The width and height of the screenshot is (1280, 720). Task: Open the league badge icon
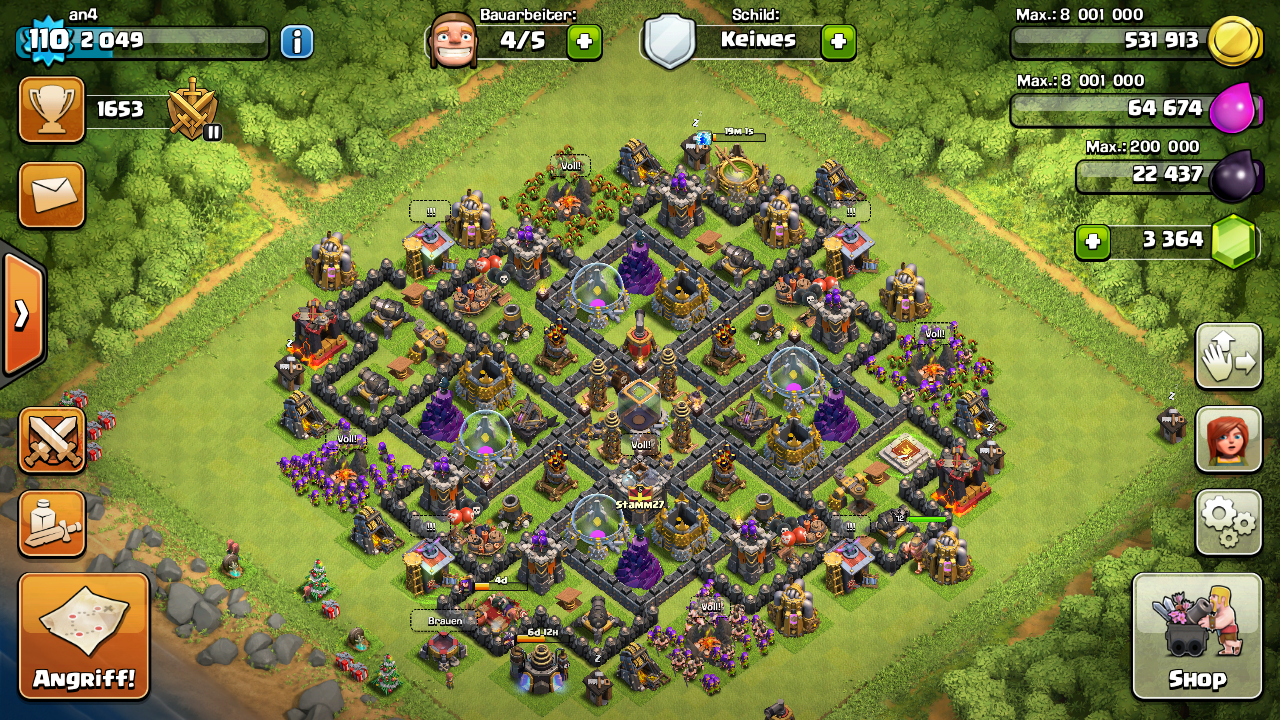(x=192, y=108)
